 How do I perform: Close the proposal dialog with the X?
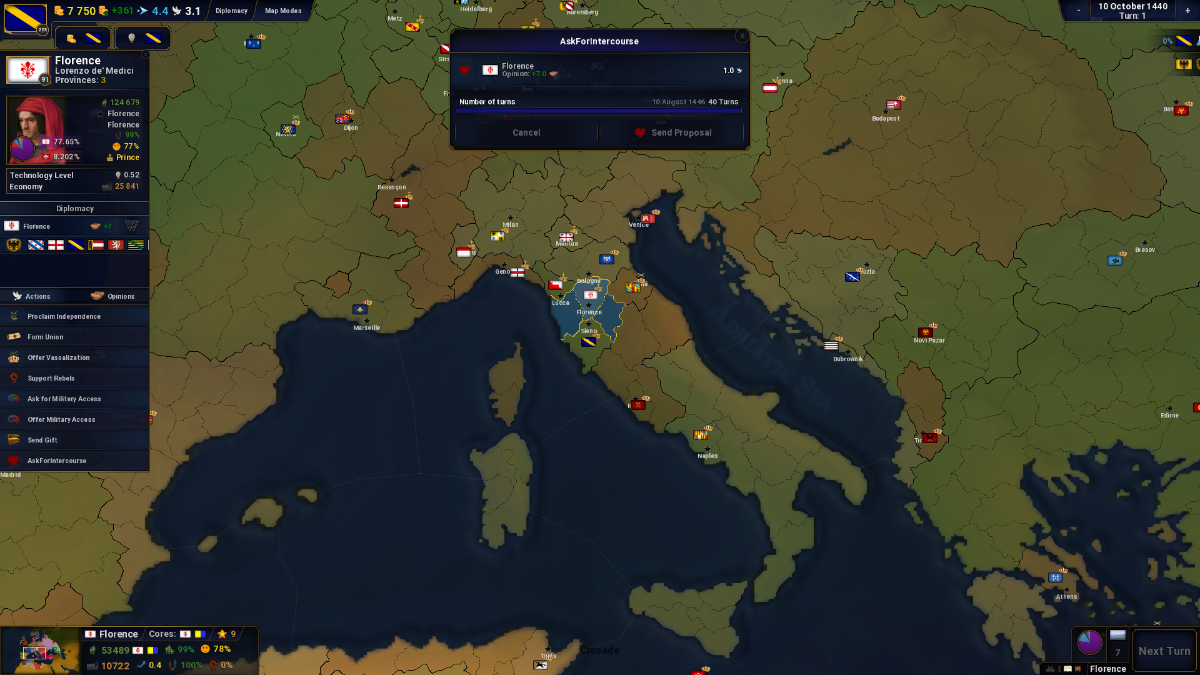click(x=741, y=36)
